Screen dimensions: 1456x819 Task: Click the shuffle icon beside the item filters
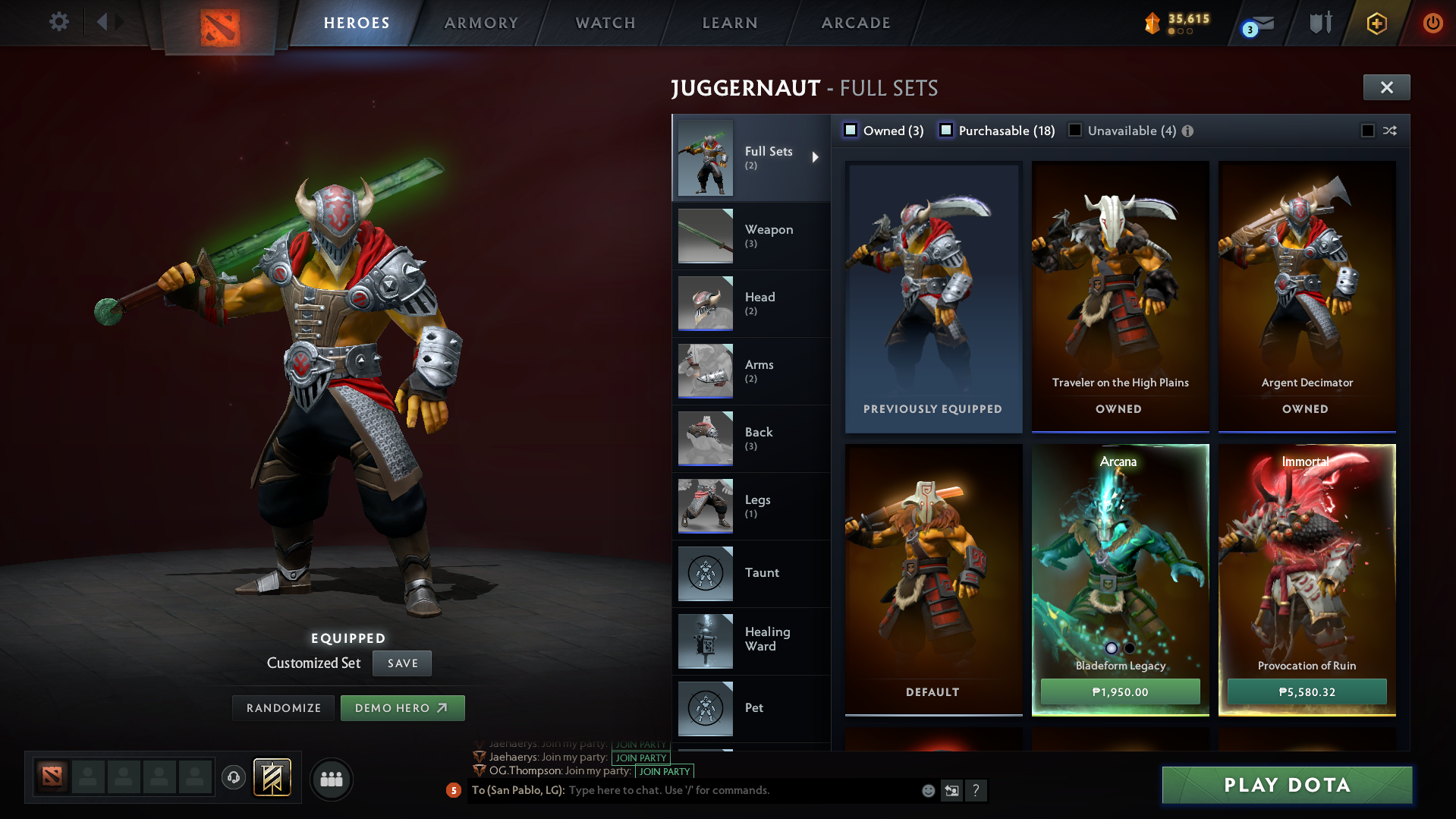point(1391,131)
